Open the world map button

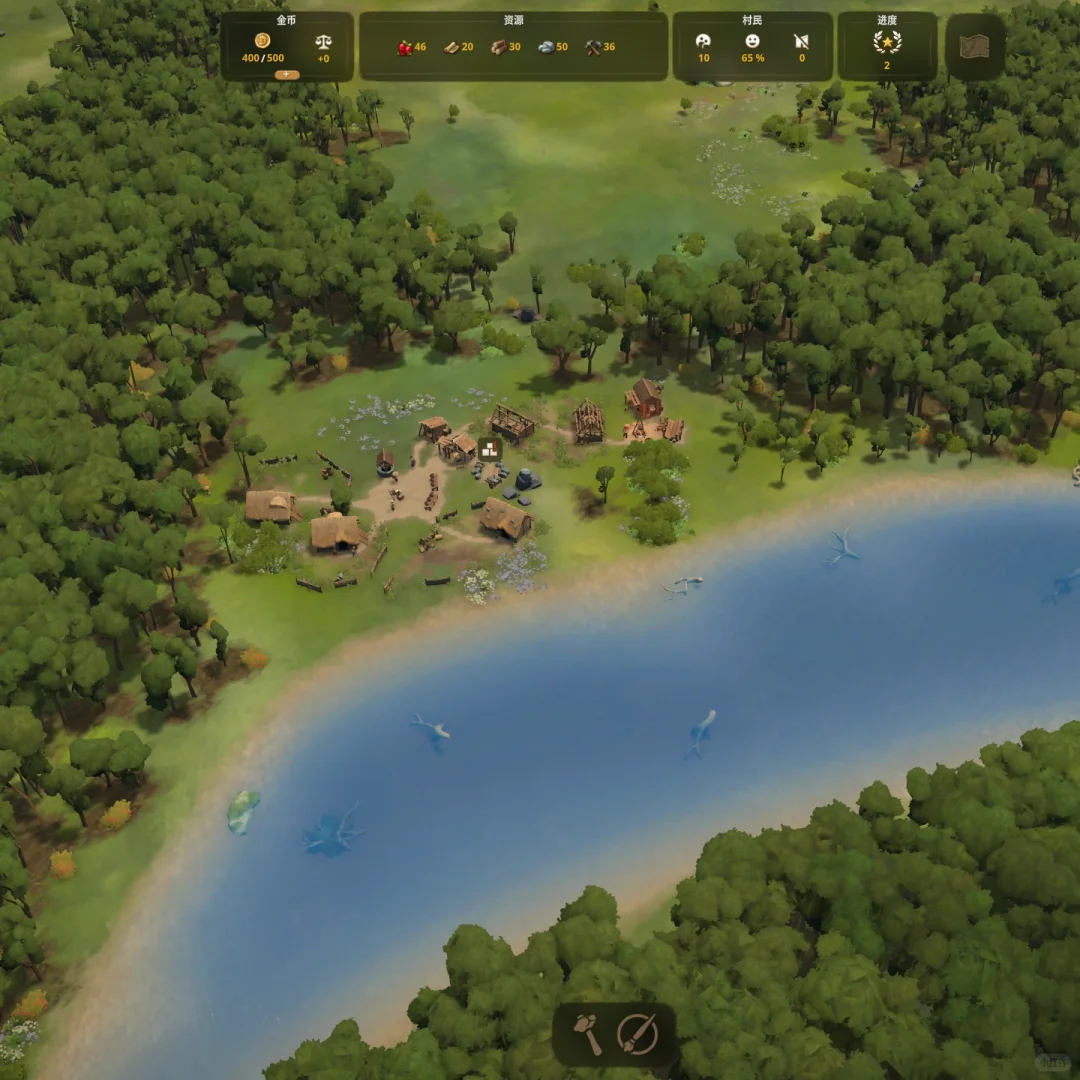pyautogui.click(x=974, y=46)
